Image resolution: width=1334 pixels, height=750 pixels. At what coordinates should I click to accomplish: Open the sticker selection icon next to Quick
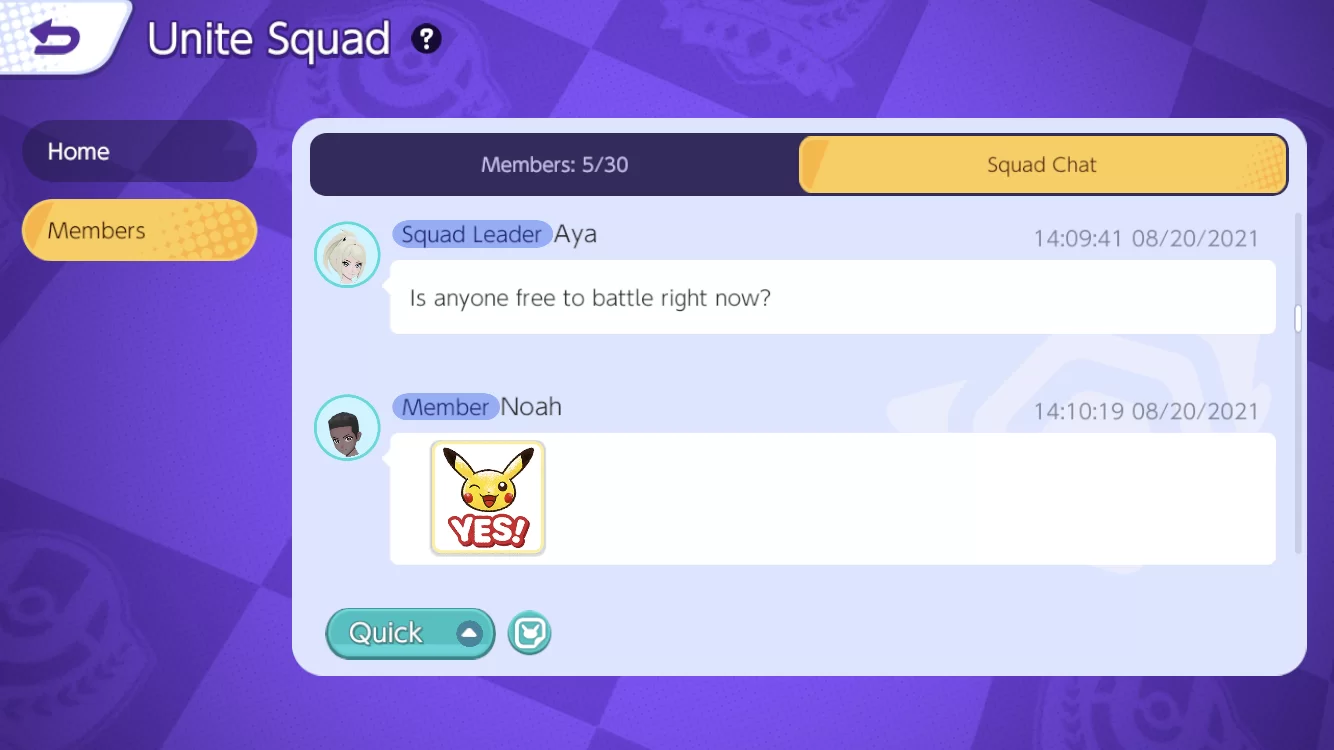(529, 633)
